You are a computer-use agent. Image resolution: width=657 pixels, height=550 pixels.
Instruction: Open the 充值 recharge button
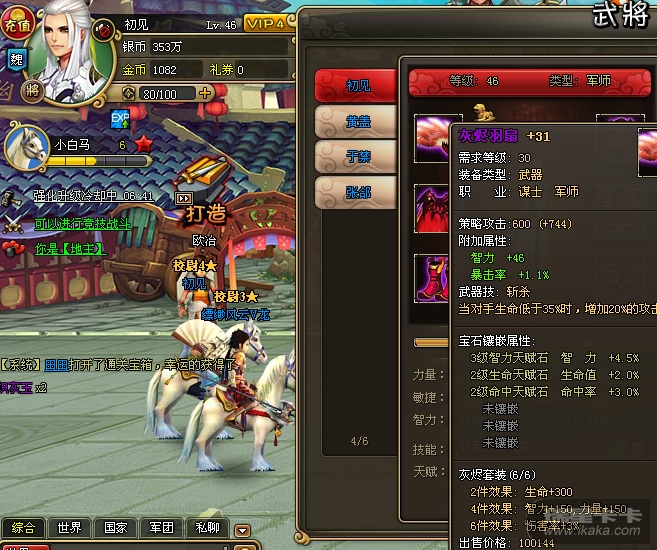[17, 18]
